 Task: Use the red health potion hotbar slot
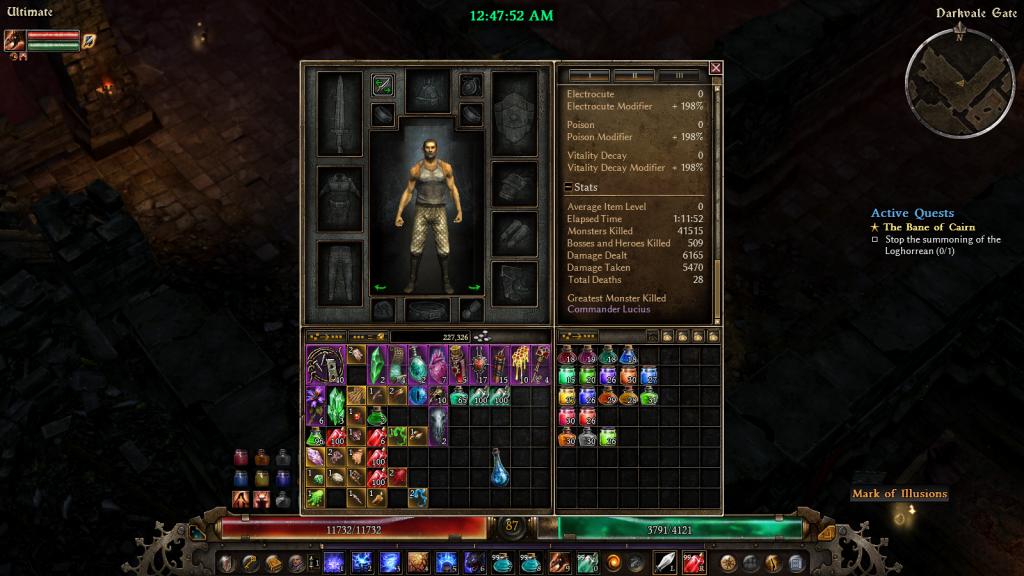pos(693,561)
